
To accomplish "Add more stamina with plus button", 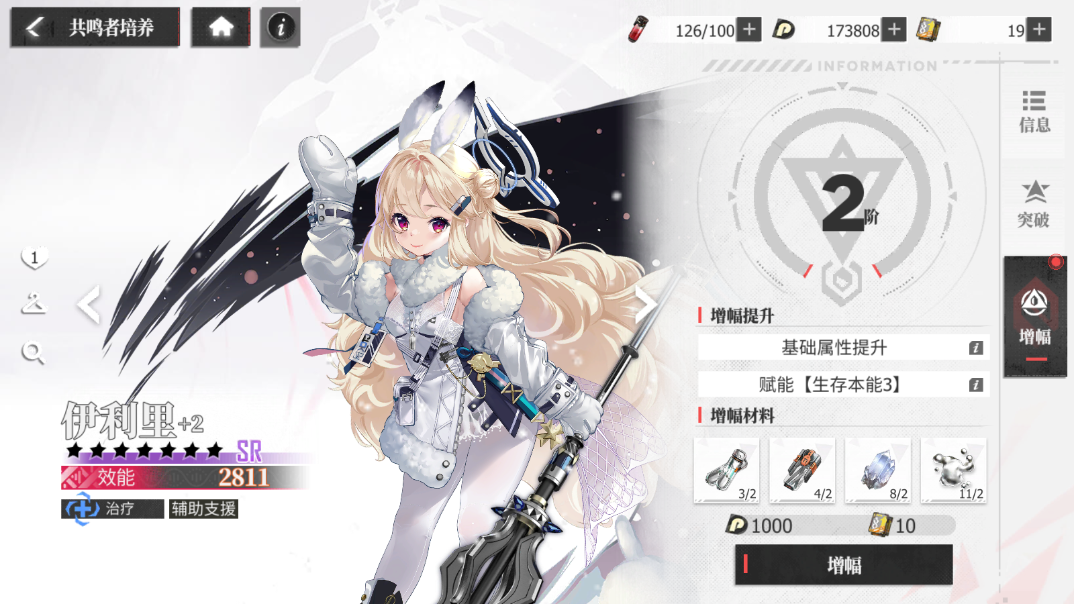I will [x=748, y=30].
